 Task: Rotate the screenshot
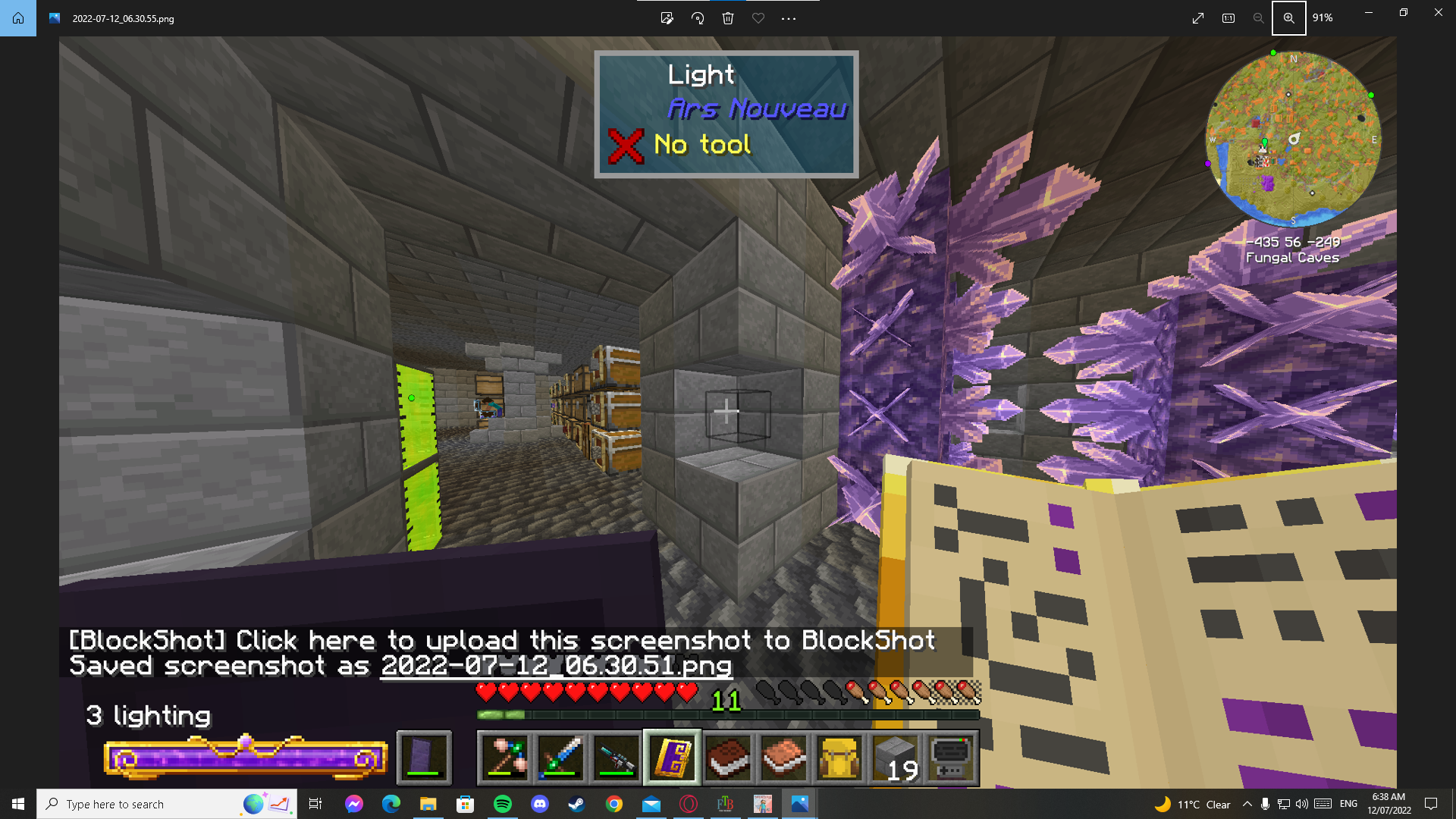698,18
